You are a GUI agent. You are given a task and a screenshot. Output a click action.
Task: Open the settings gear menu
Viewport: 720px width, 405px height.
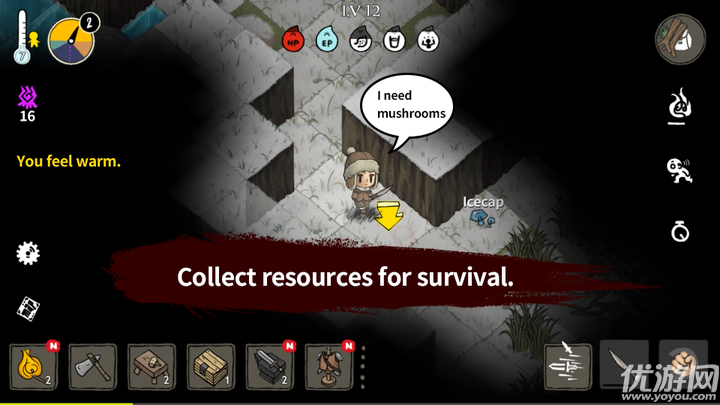point(28,253)
